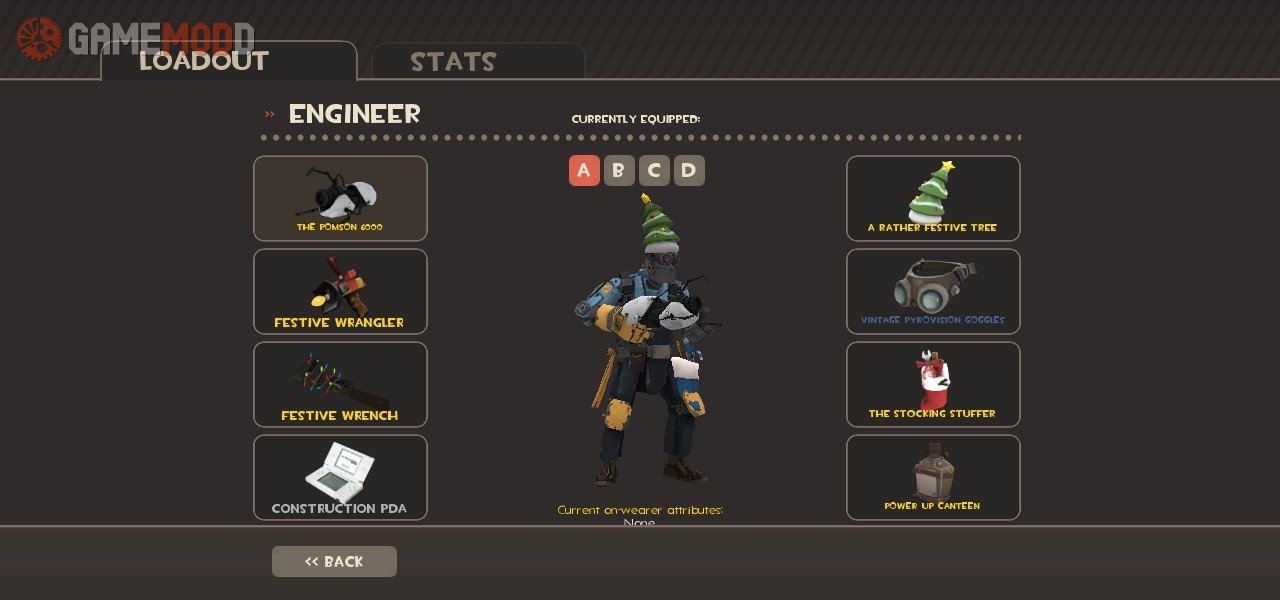
Task: Switch to loadout preset D
Action: pyautogui.click(x=689, y=171)
